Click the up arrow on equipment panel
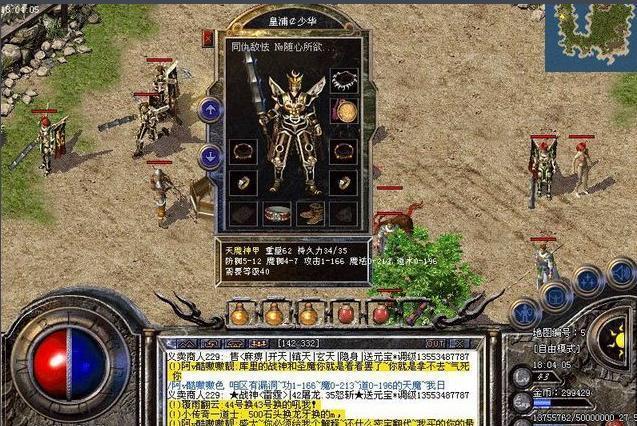 [210, 109]
